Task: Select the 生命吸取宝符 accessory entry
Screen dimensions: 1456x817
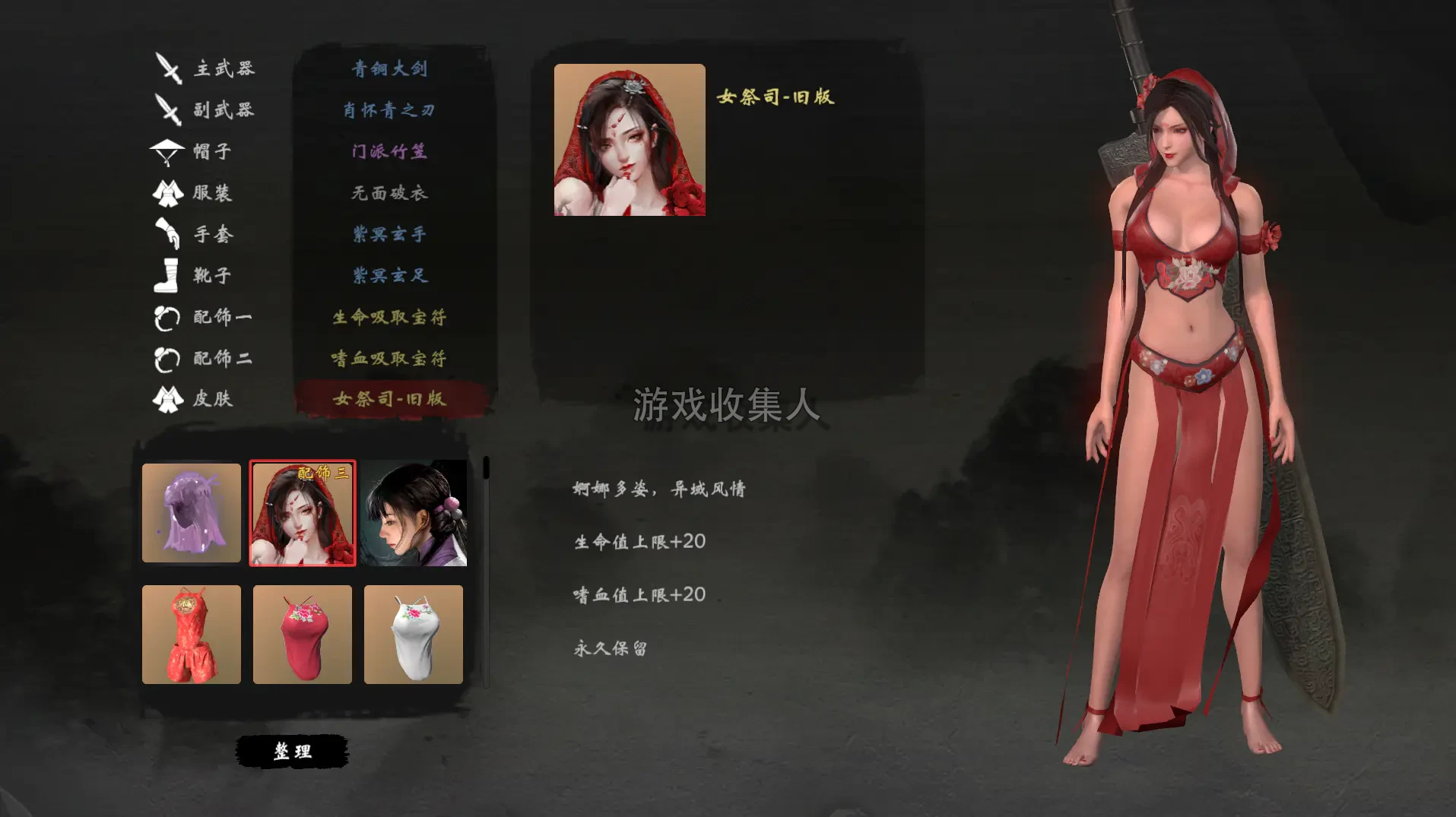Action: [x=389, y=317]
